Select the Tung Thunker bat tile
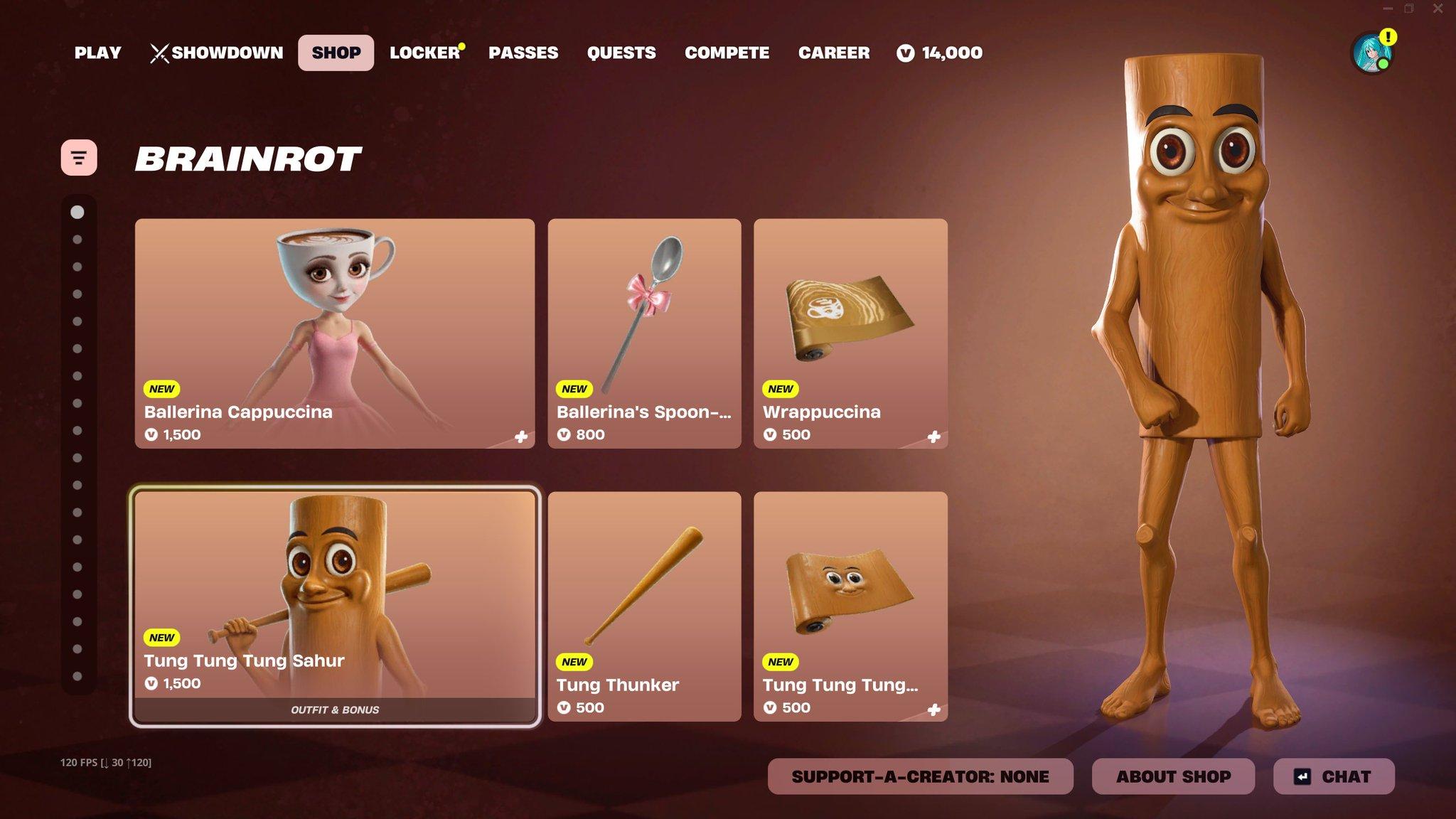The width and height of the screenshot is (1456, 819). tap(644, 606)
